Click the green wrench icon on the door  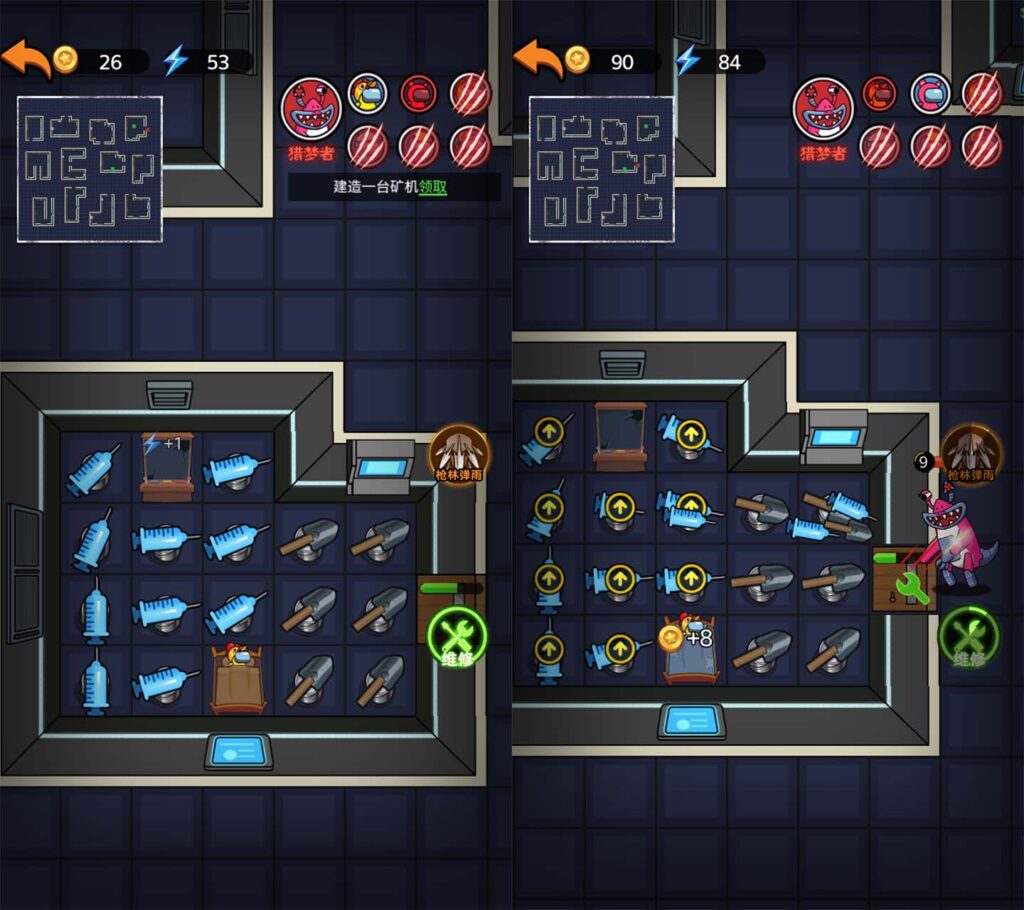911,589
